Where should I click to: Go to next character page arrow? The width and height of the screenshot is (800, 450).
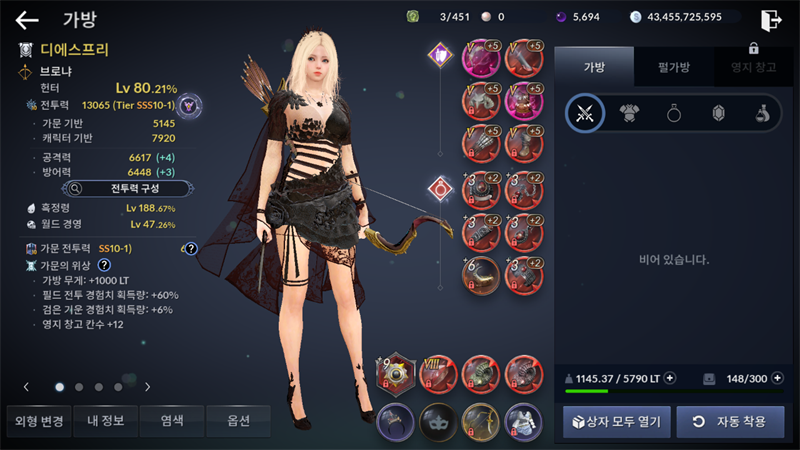pyautogui.click(x=147, y=386)
